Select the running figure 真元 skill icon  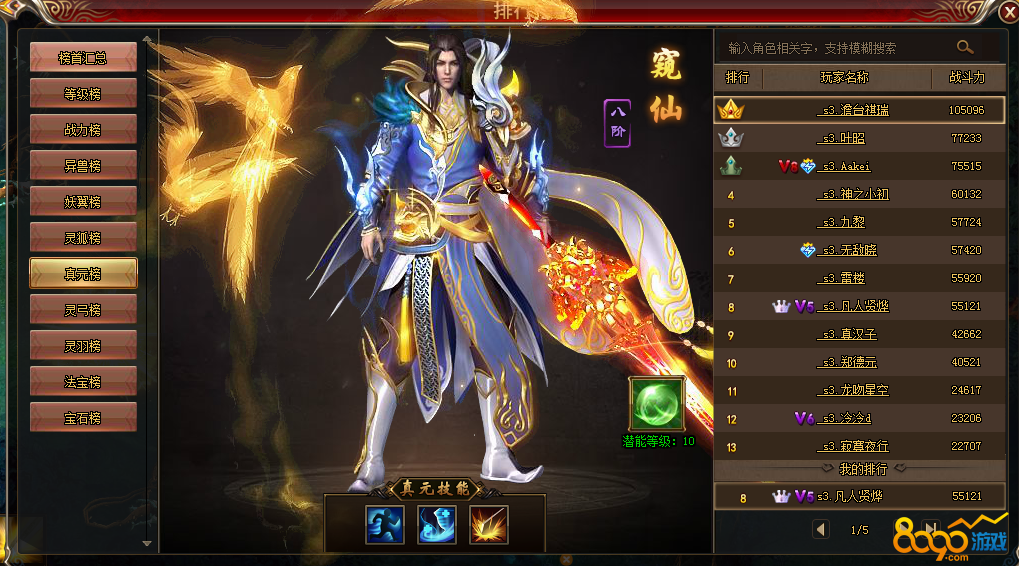tap(385, 525)
